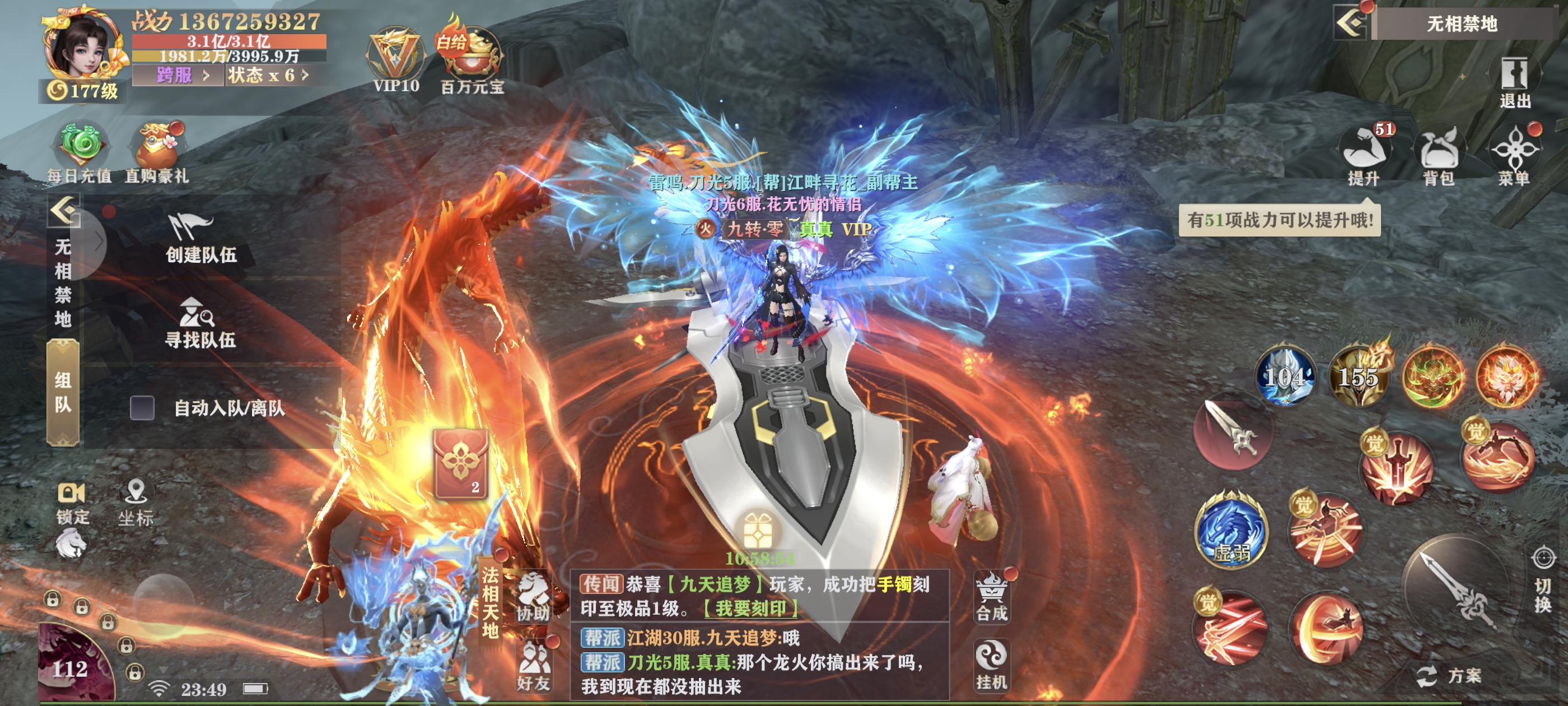This screenshot has width=1568, height=706.
Task: Click the 寻找队伍 find team button
Action: [x=200, y=323]
